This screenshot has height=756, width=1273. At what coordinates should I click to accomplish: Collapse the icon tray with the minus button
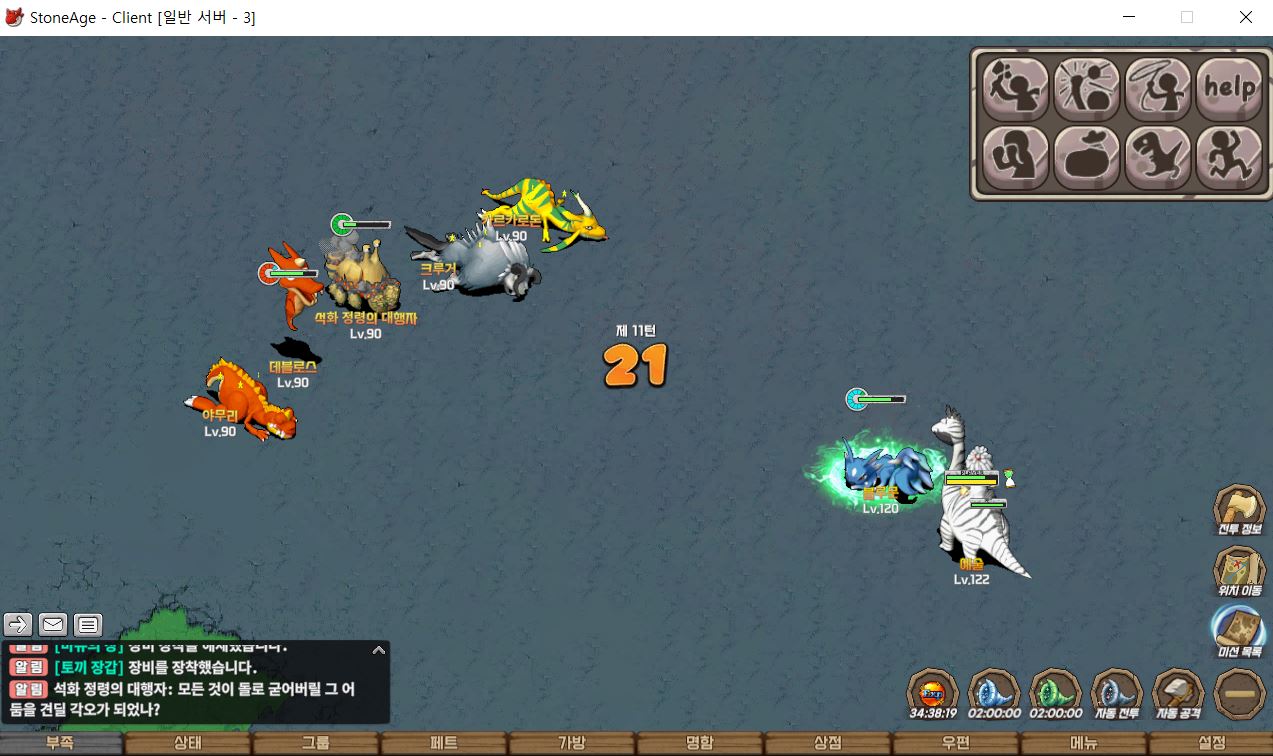1239,694
